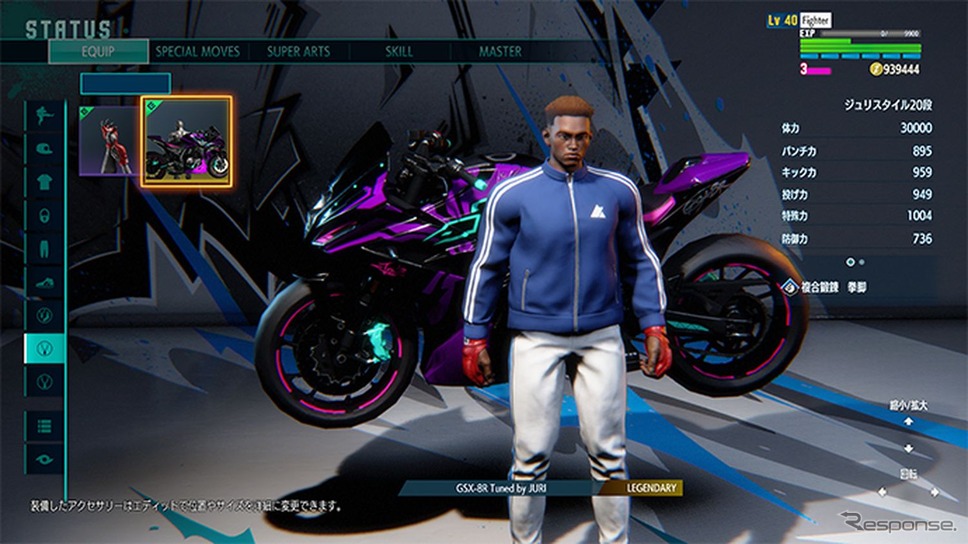Screen dimensions: 968x544
Task: Go to the MASTER tab
Action: [500, 51]
